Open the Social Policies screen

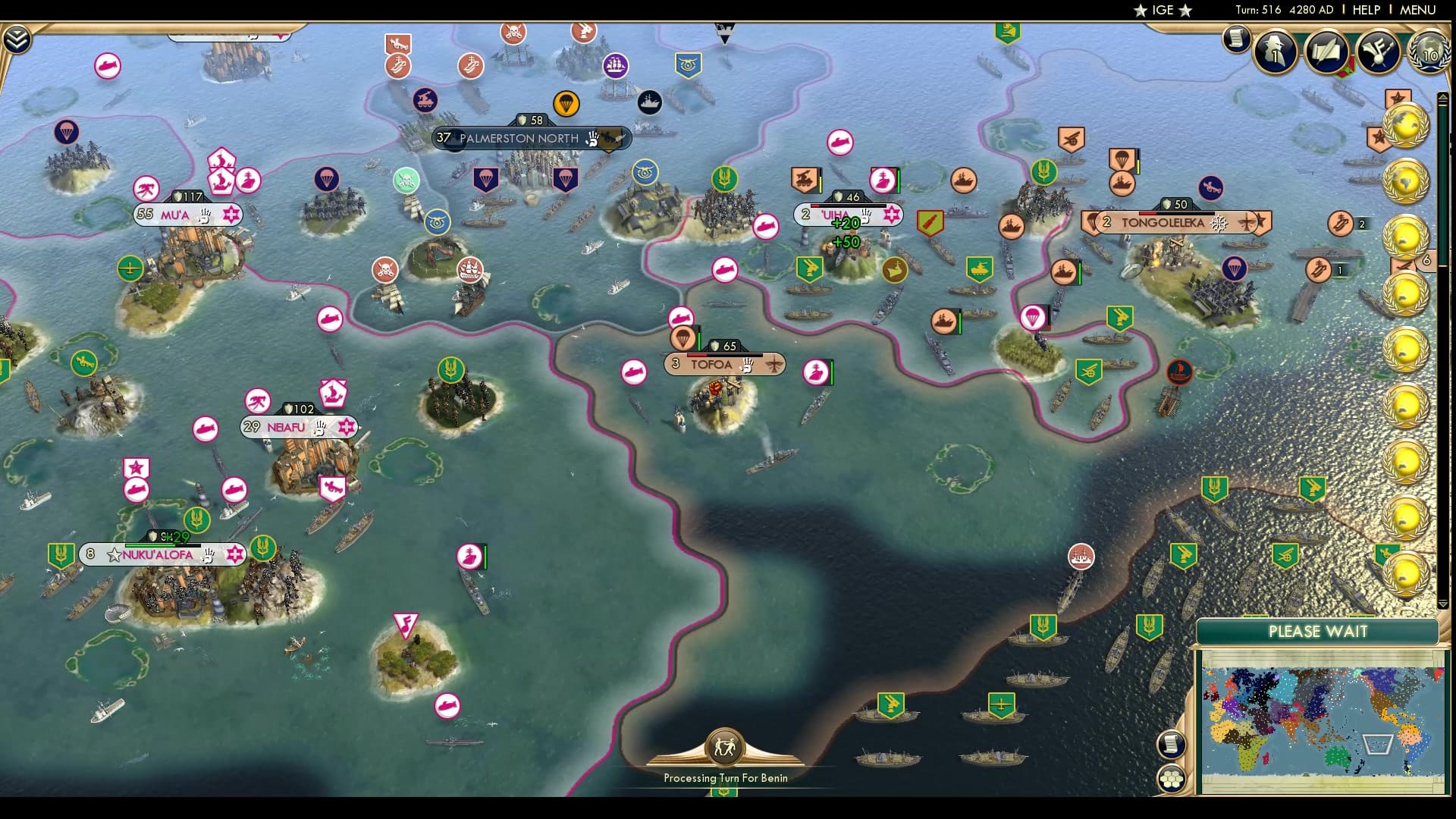1327,52
